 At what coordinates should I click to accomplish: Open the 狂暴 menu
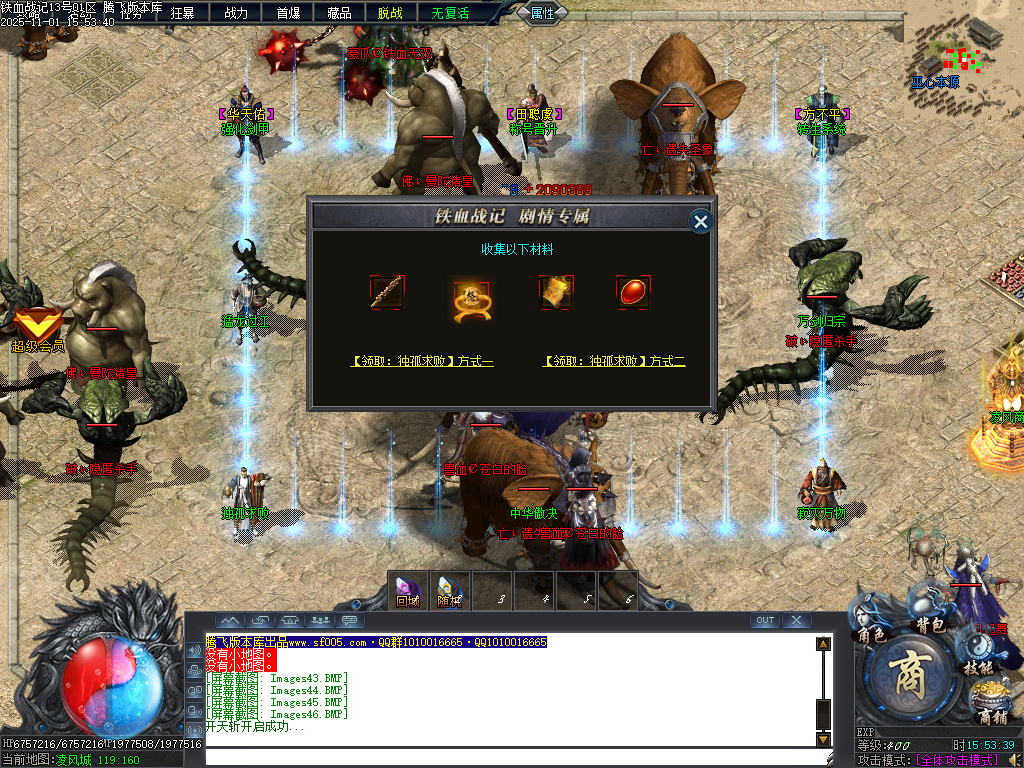point(183,13)
